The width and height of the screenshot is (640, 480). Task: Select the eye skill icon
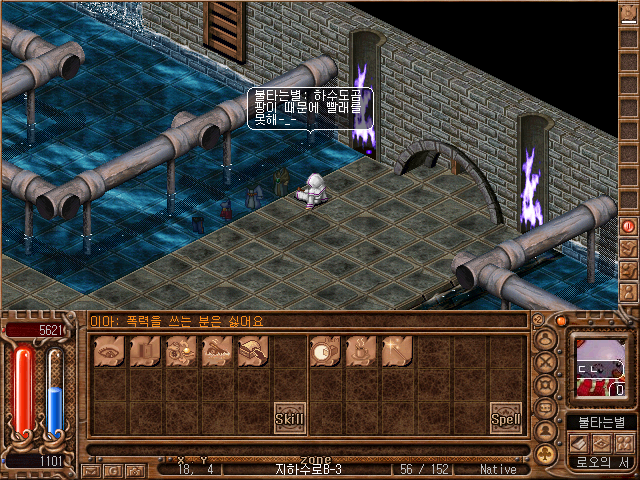[x=108, y=351]
